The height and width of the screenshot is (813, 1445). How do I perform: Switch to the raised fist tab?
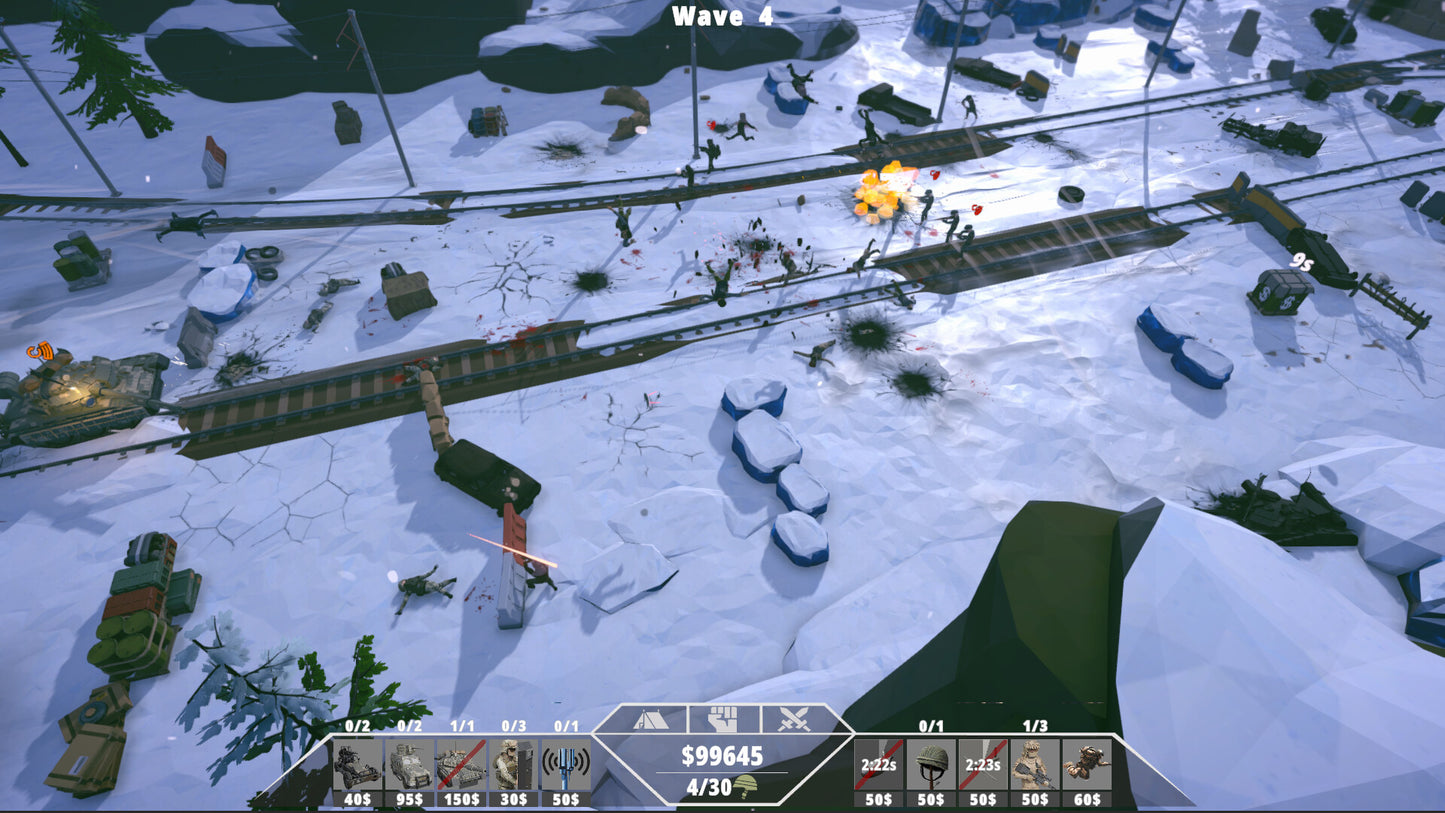(723, 719)
